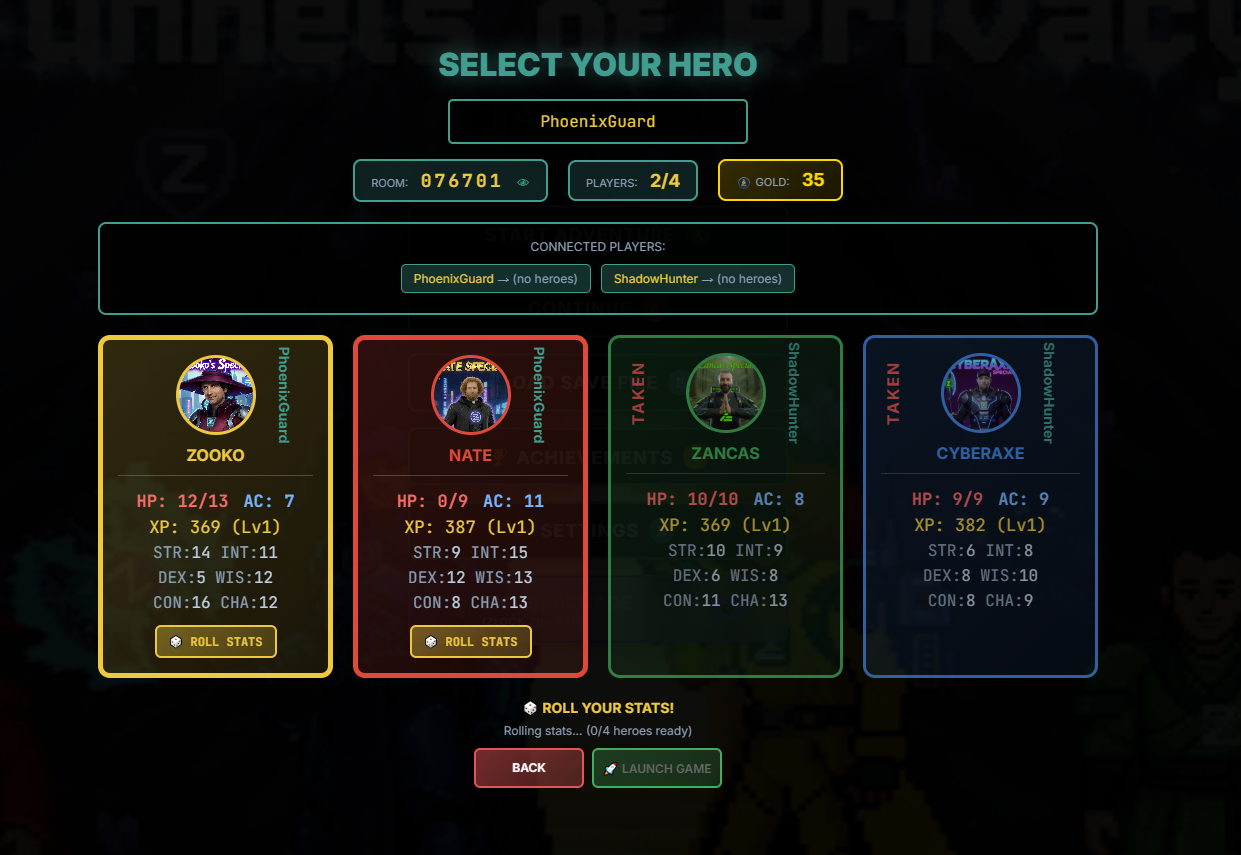Click the PhoenixGuard connected player tag
Viewport: 1241px width, 855px height.
click(496, 279)
